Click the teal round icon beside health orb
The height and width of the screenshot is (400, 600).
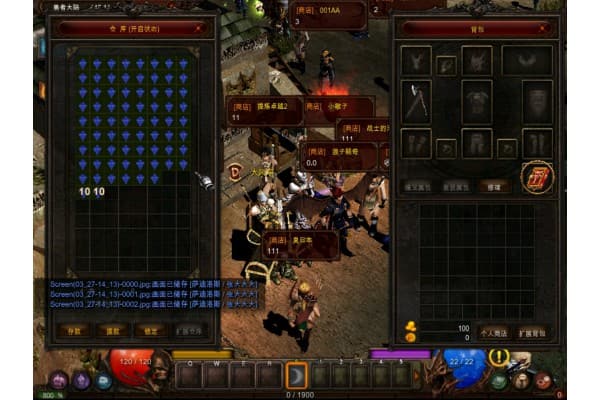pyautogui.click(x=103, y=380)
